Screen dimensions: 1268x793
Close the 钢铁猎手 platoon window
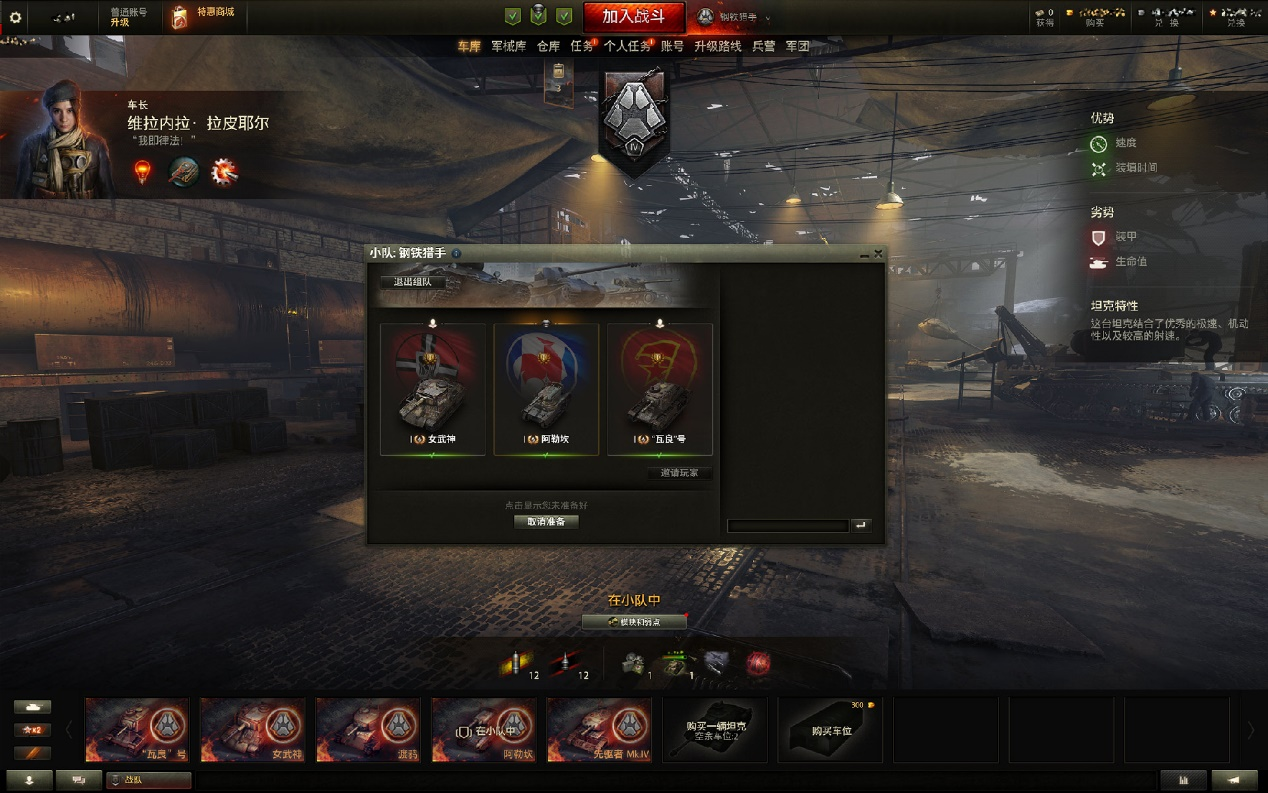878,254
